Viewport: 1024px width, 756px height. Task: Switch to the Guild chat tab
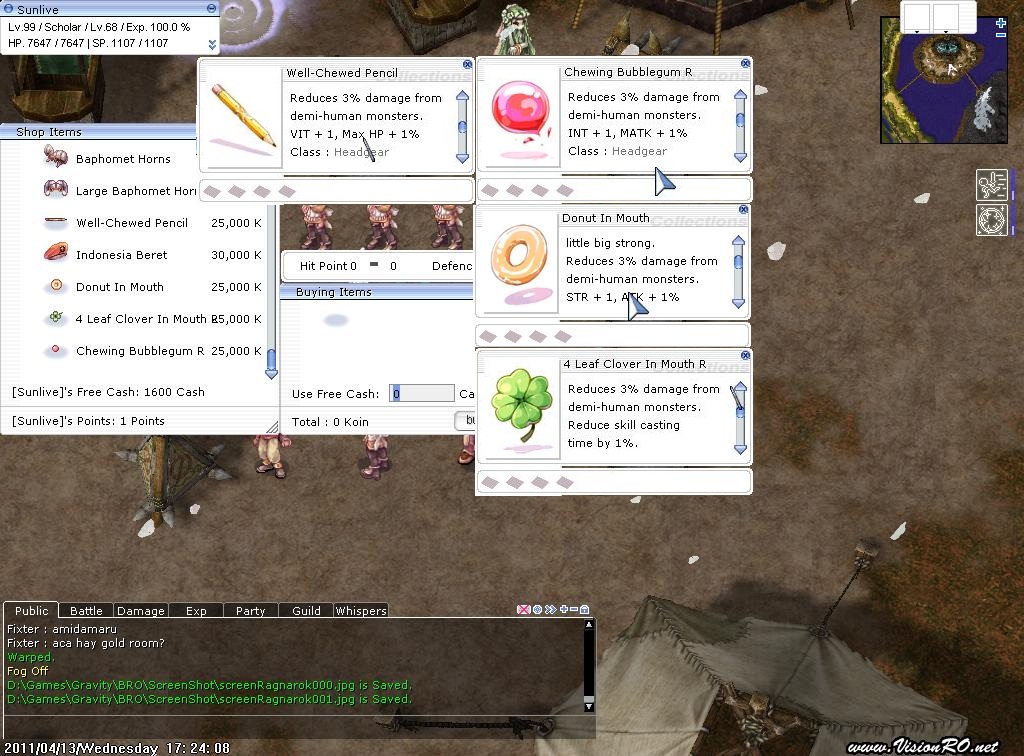[306, 611]
